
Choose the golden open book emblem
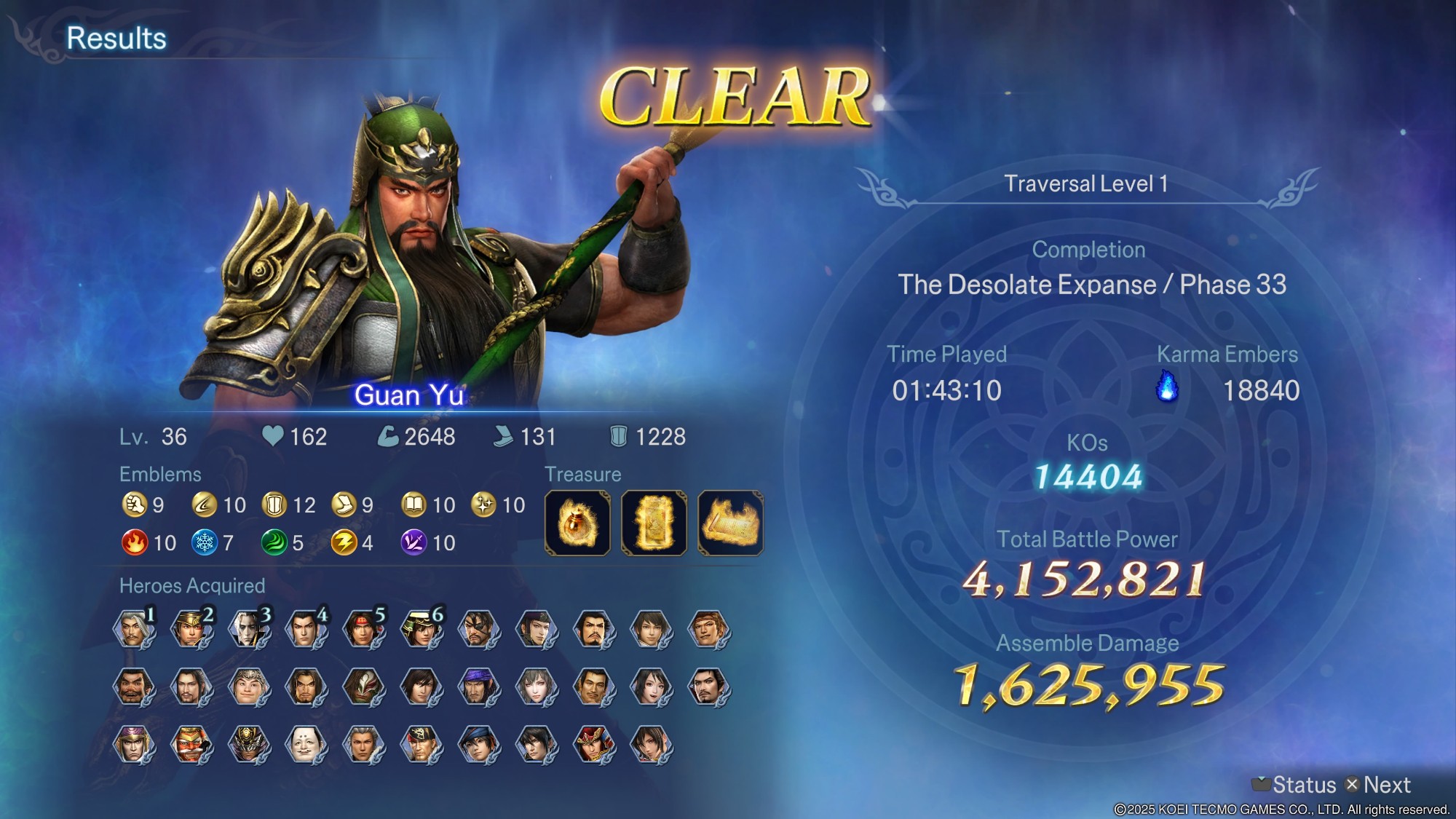coord(414,505)
